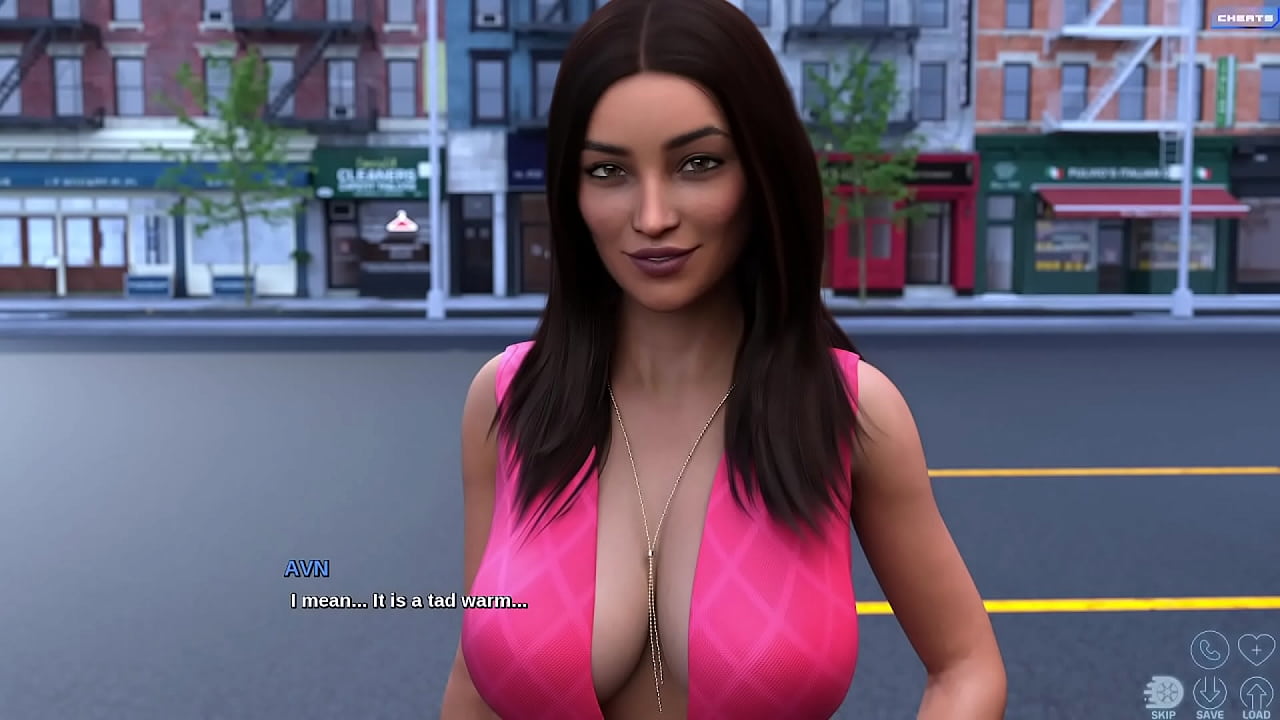Image resolution: width=1280 pixels, height=720 pixels.
Task: Click the SAVE button label
Action: (x=1210, y=713)
